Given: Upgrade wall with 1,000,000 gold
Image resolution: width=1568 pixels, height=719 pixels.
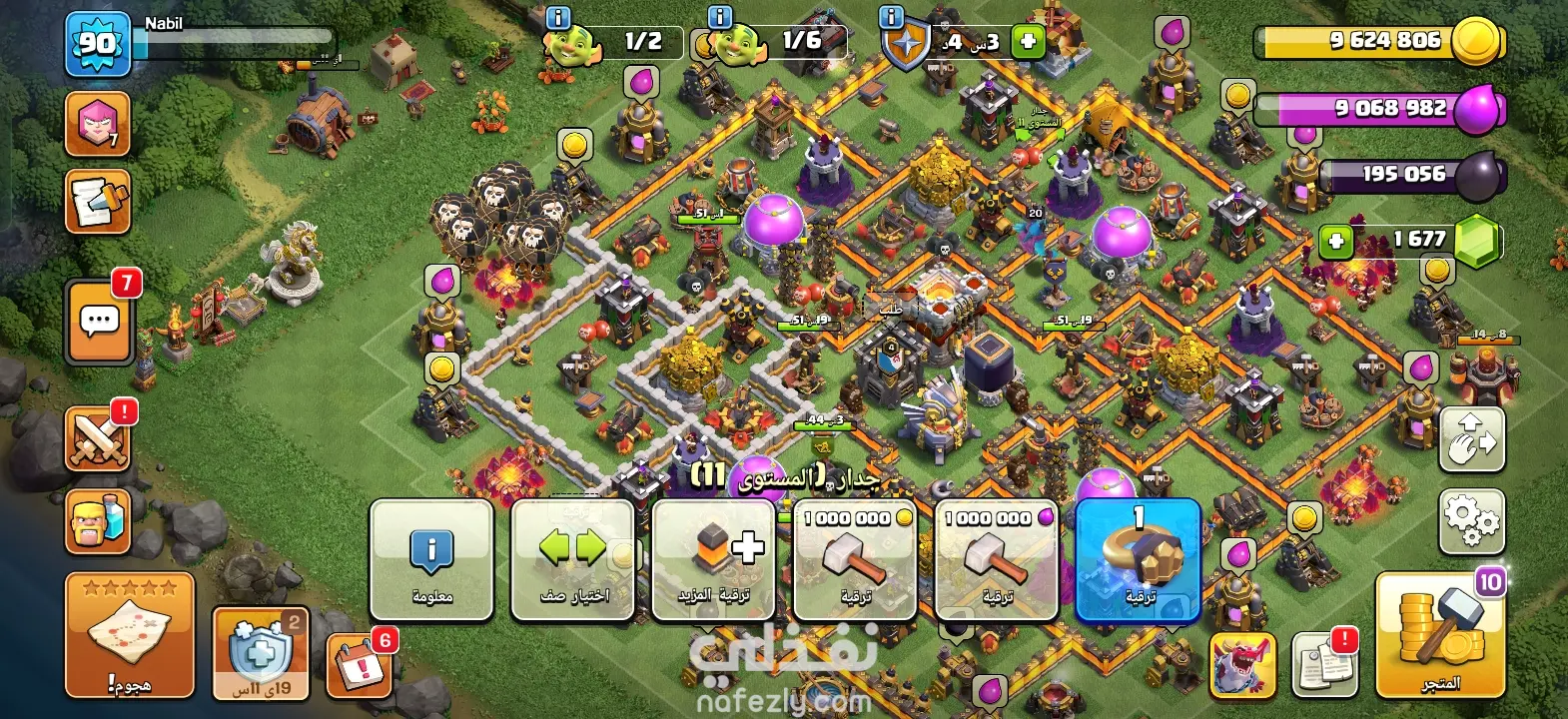Looking at the screenshot, I should pos(855,560).
